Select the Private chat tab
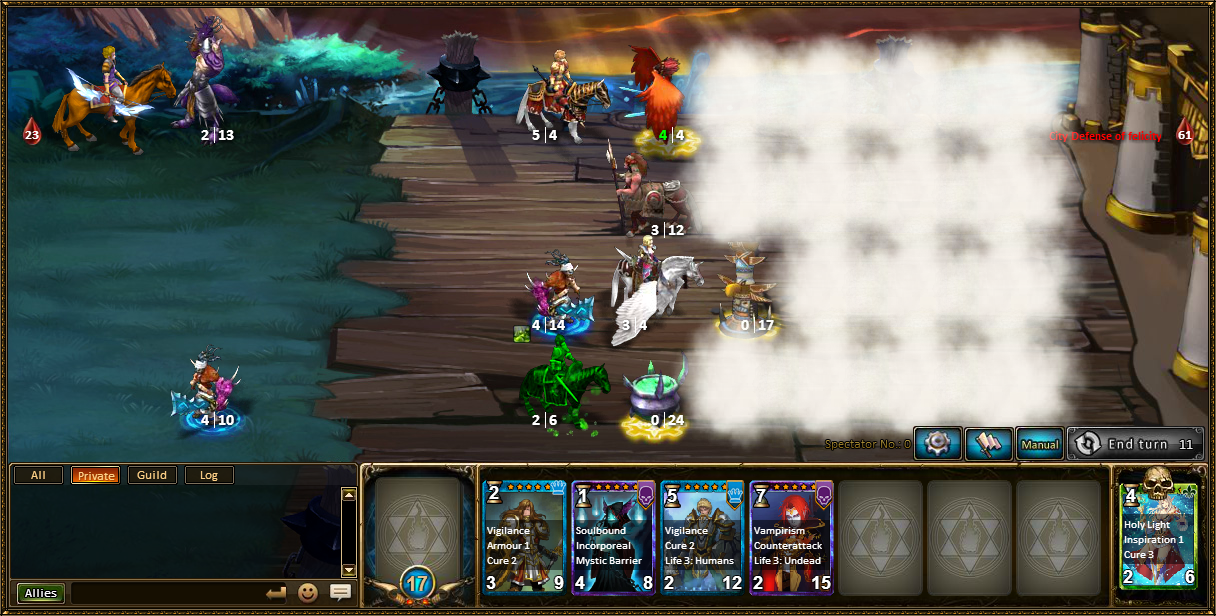This screenshot has height=616, width=1216. click(x=96, y=475)
